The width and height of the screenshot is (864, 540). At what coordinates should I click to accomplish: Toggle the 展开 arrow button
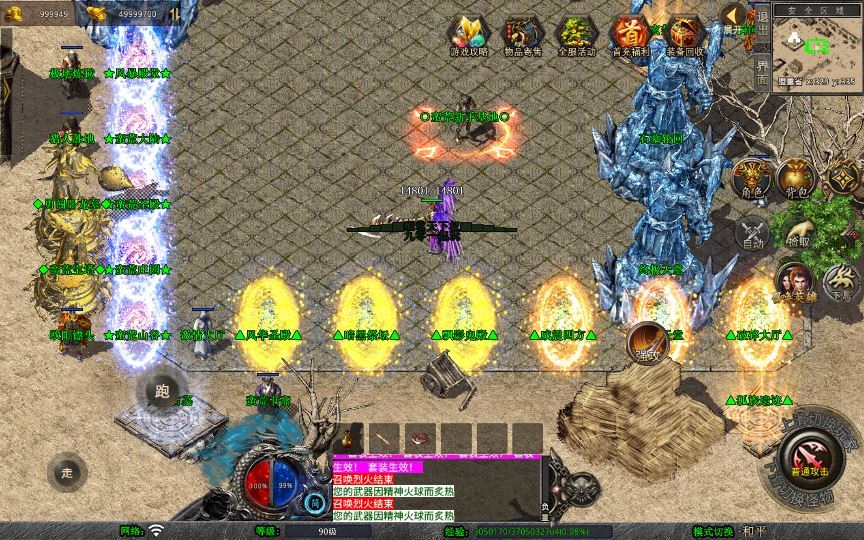(735, 18)
